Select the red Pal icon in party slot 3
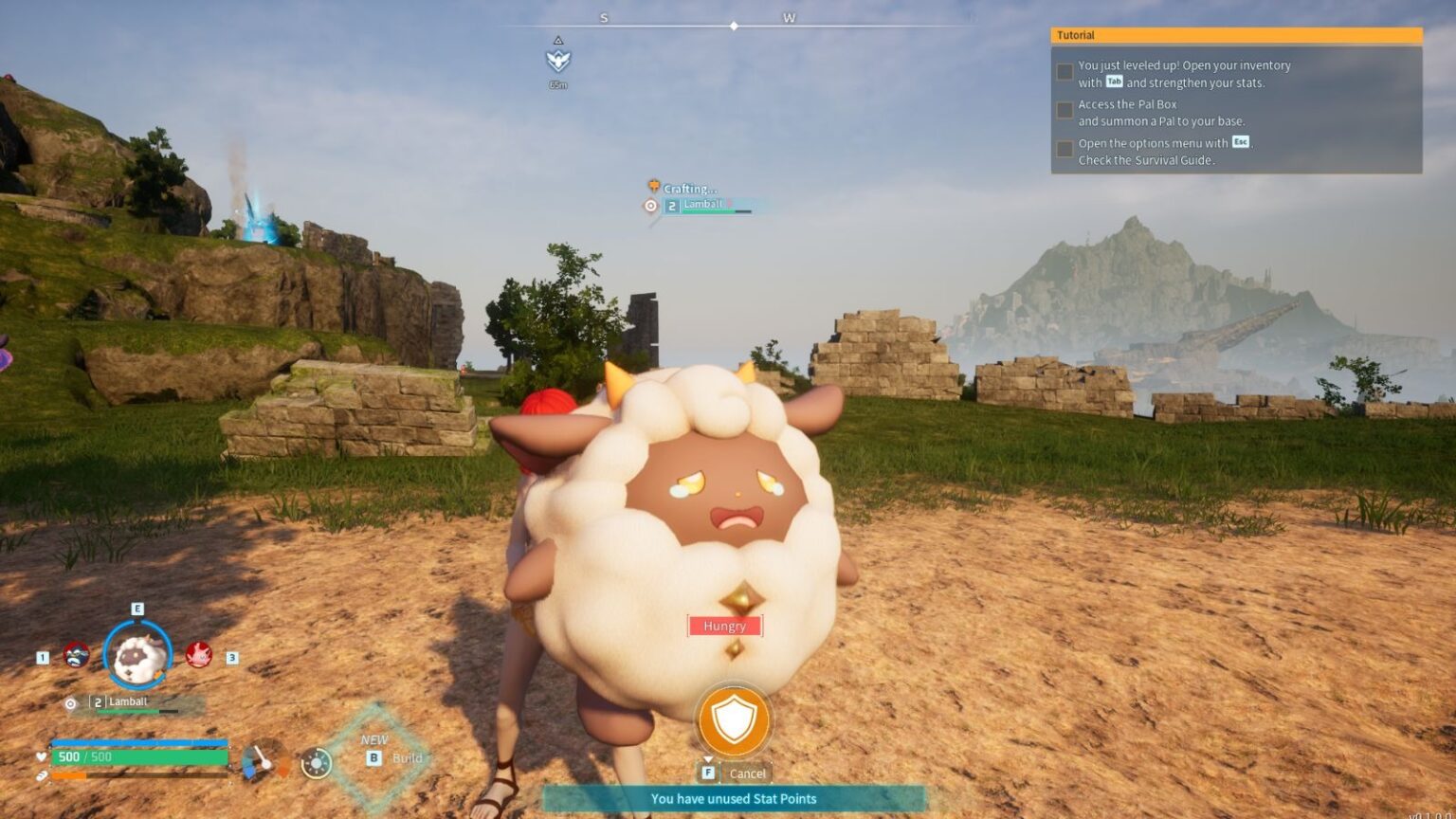1456x819 pixels. pyautogui.click(x=200, y=657)
